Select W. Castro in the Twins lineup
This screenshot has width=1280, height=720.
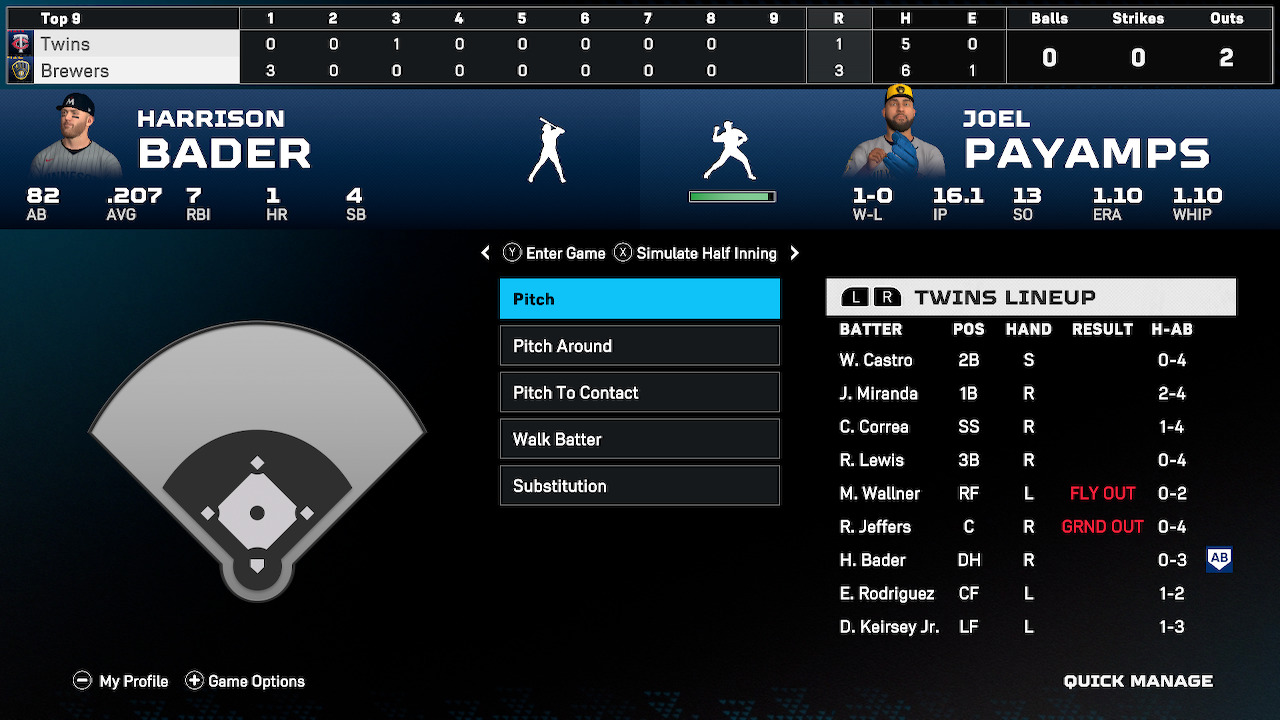[x=876, y=360]
